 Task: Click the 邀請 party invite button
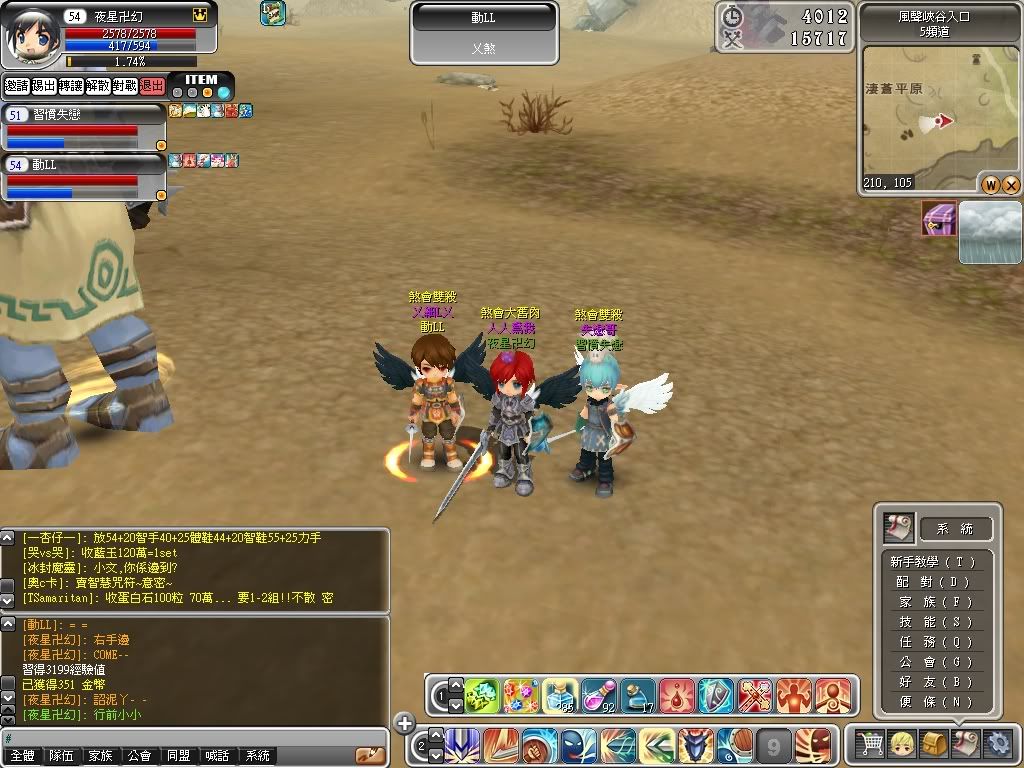point(16,86)
